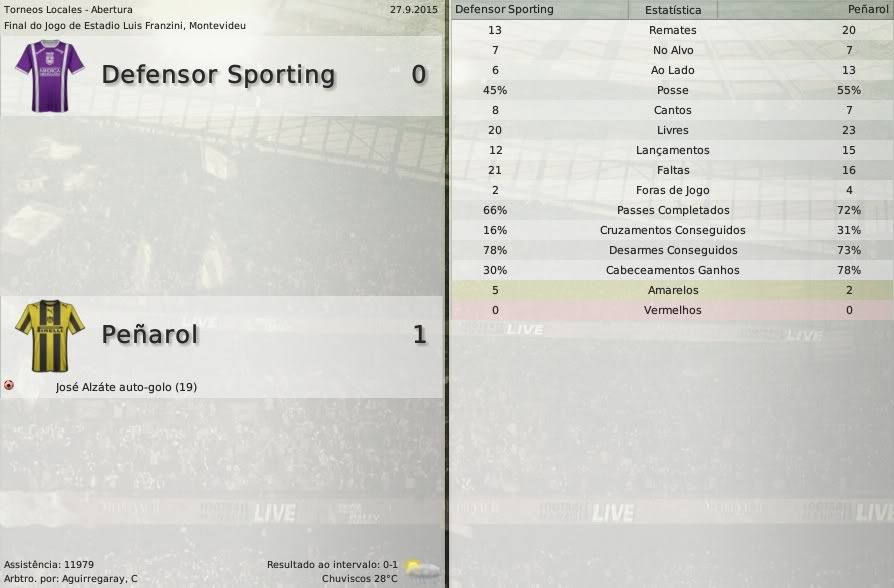The width and height of the screenshot is (894, 588).
Task: Sort by the Estatística column header
Action: point(672,10)
